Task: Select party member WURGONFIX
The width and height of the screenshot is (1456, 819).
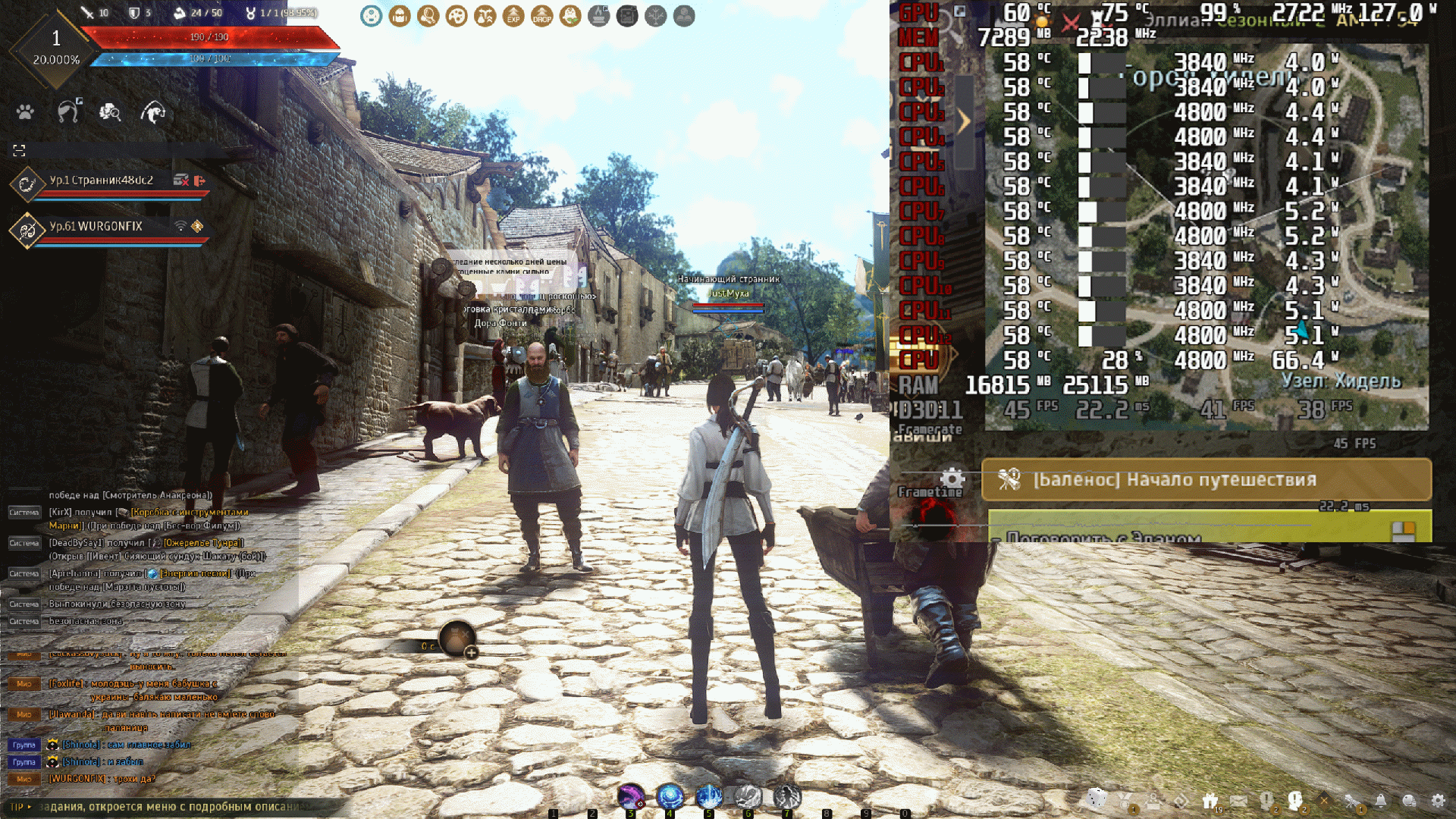Action: coord(96,227)
